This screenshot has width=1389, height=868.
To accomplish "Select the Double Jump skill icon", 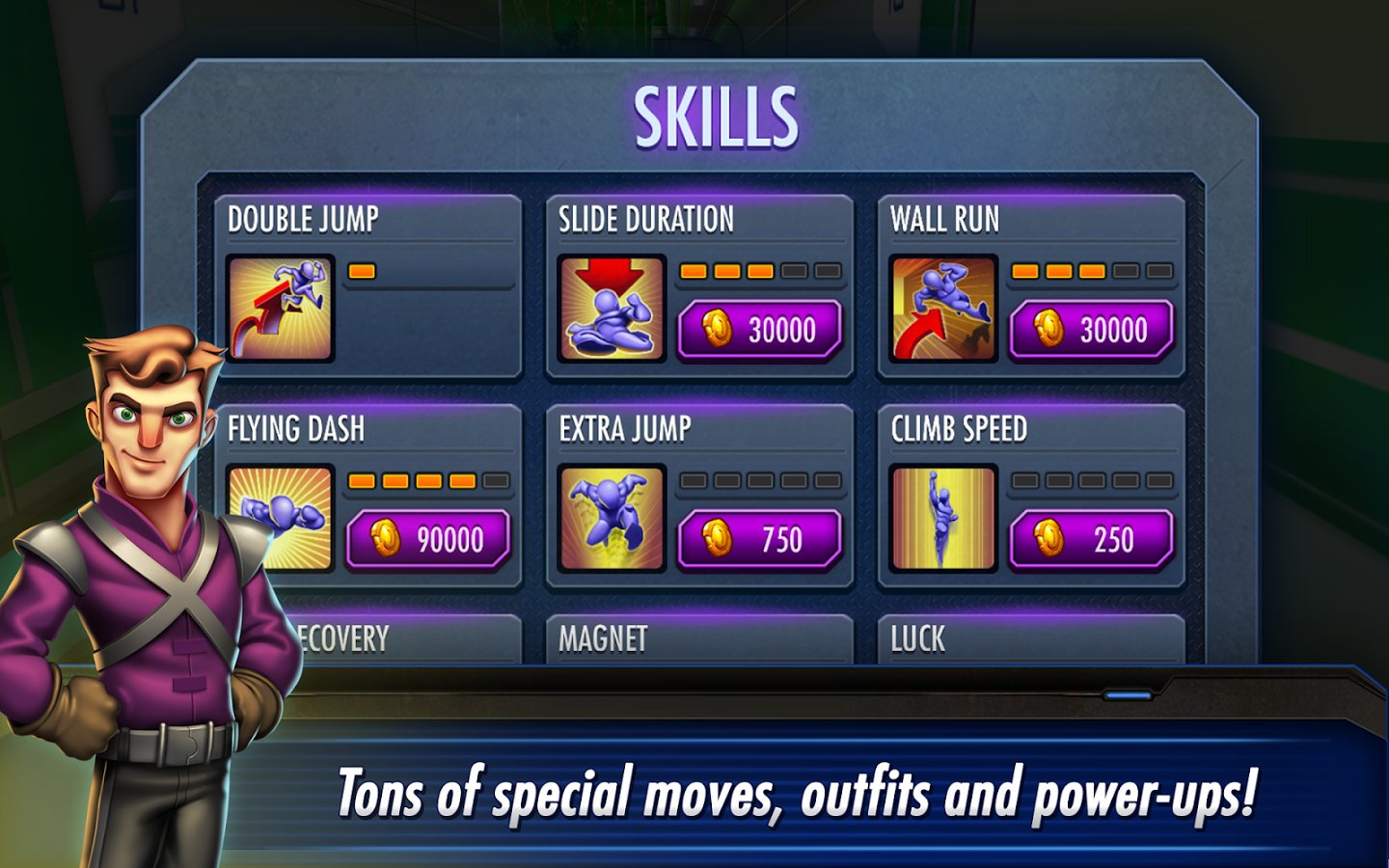I will pos(280,309).
